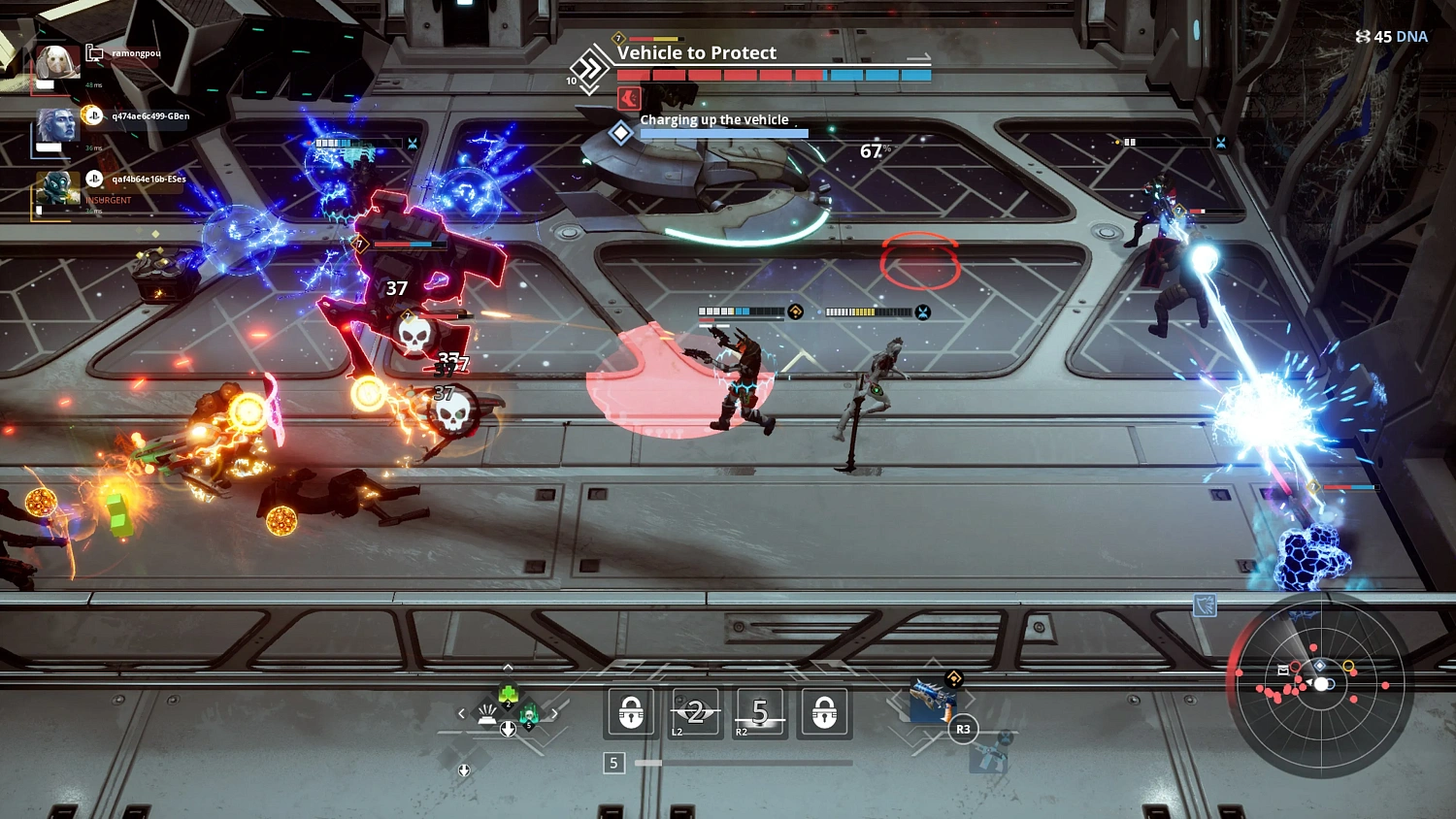Viewport: 1456px width, 819px height.
Task: Click the Charging up the vehicle banner
Action: (713, 119)
